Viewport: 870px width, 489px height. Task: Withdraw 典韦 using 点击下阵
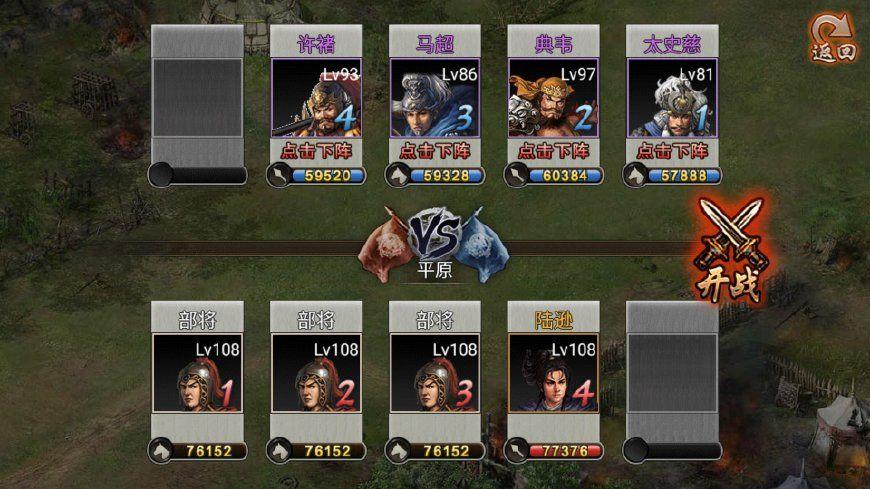point(553,151)
